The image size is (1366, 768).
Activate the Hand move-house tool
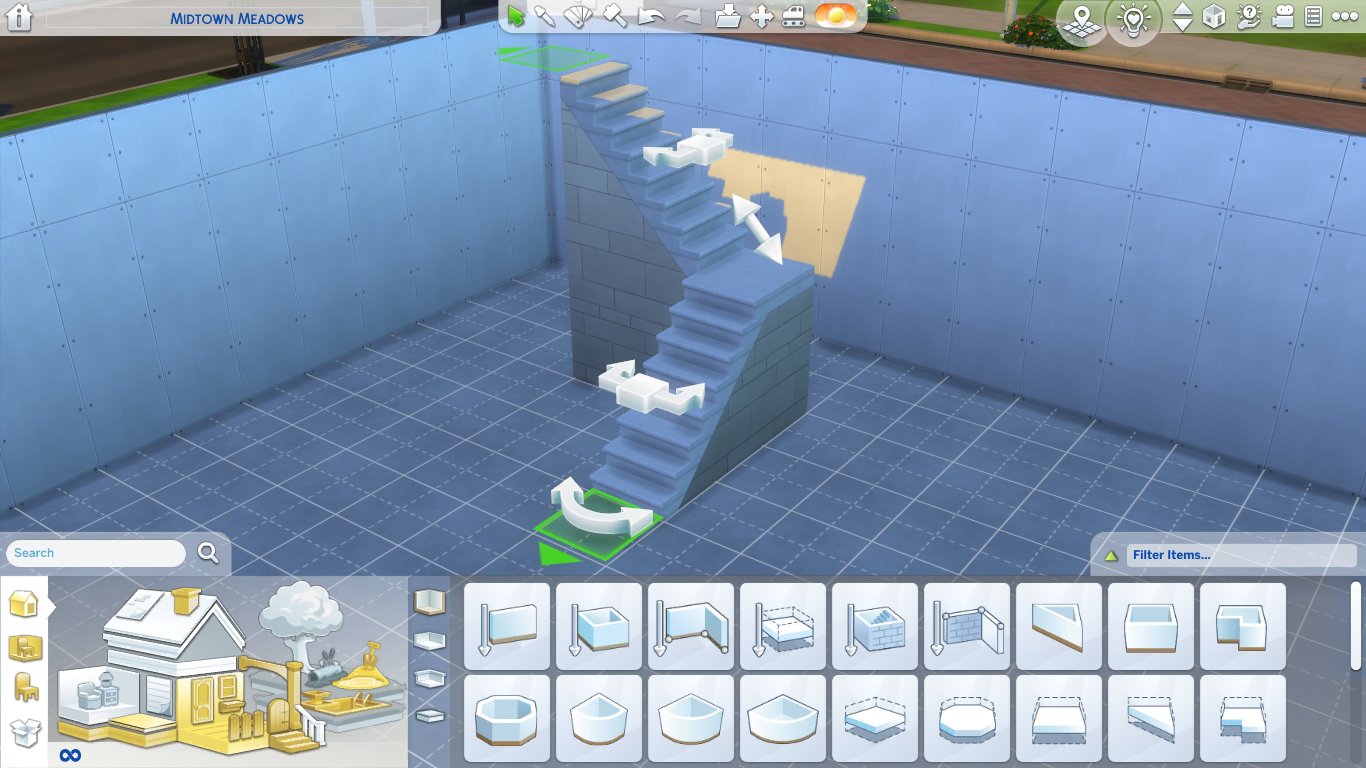pyautogui.click(x=761, y=17)
